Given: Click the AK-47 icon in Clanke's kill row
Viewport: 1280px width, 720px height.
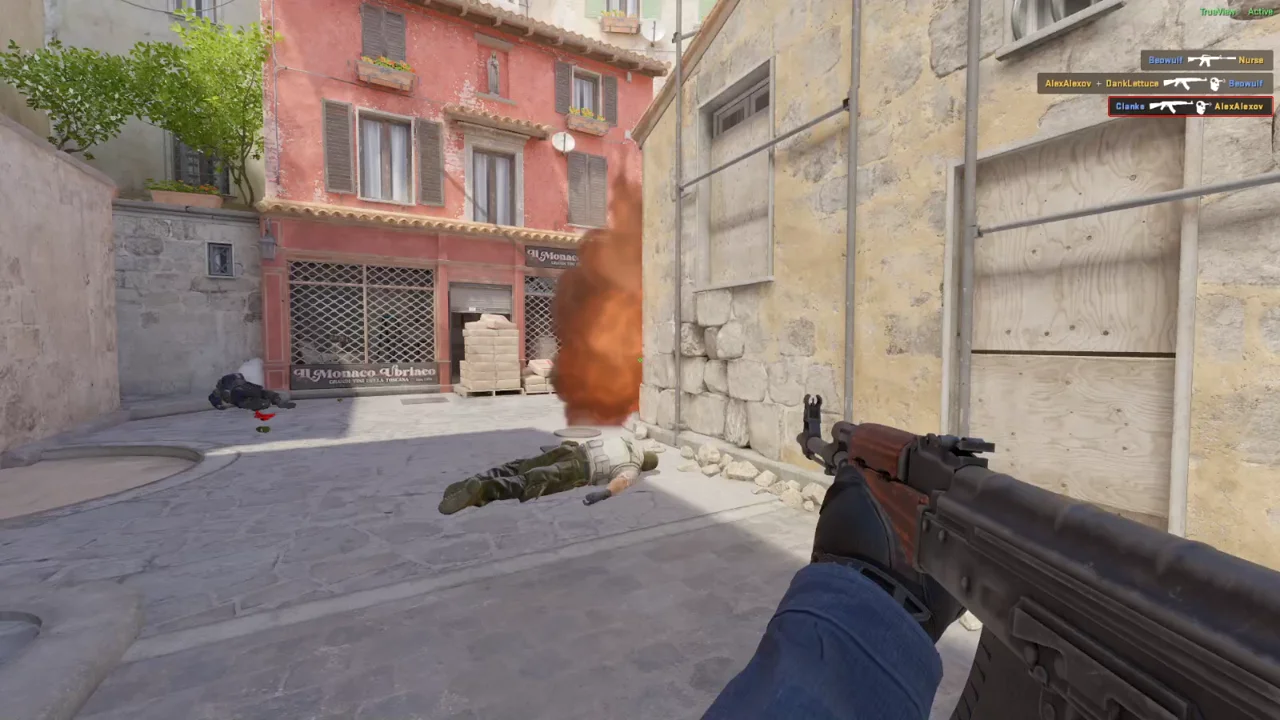Looking at the screenshot, I should point(1170,106).
